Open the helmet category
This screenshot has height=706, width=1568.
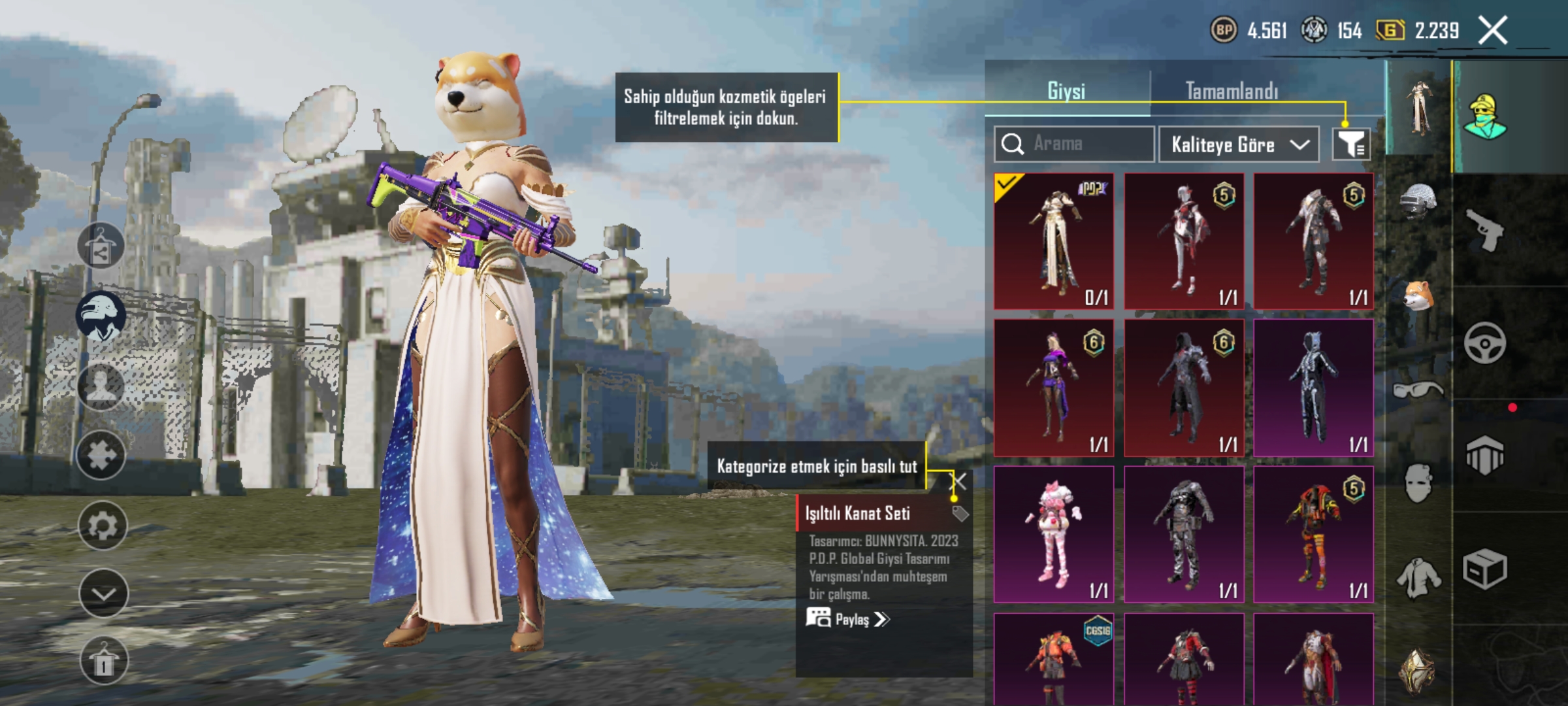pos(1418,200)
